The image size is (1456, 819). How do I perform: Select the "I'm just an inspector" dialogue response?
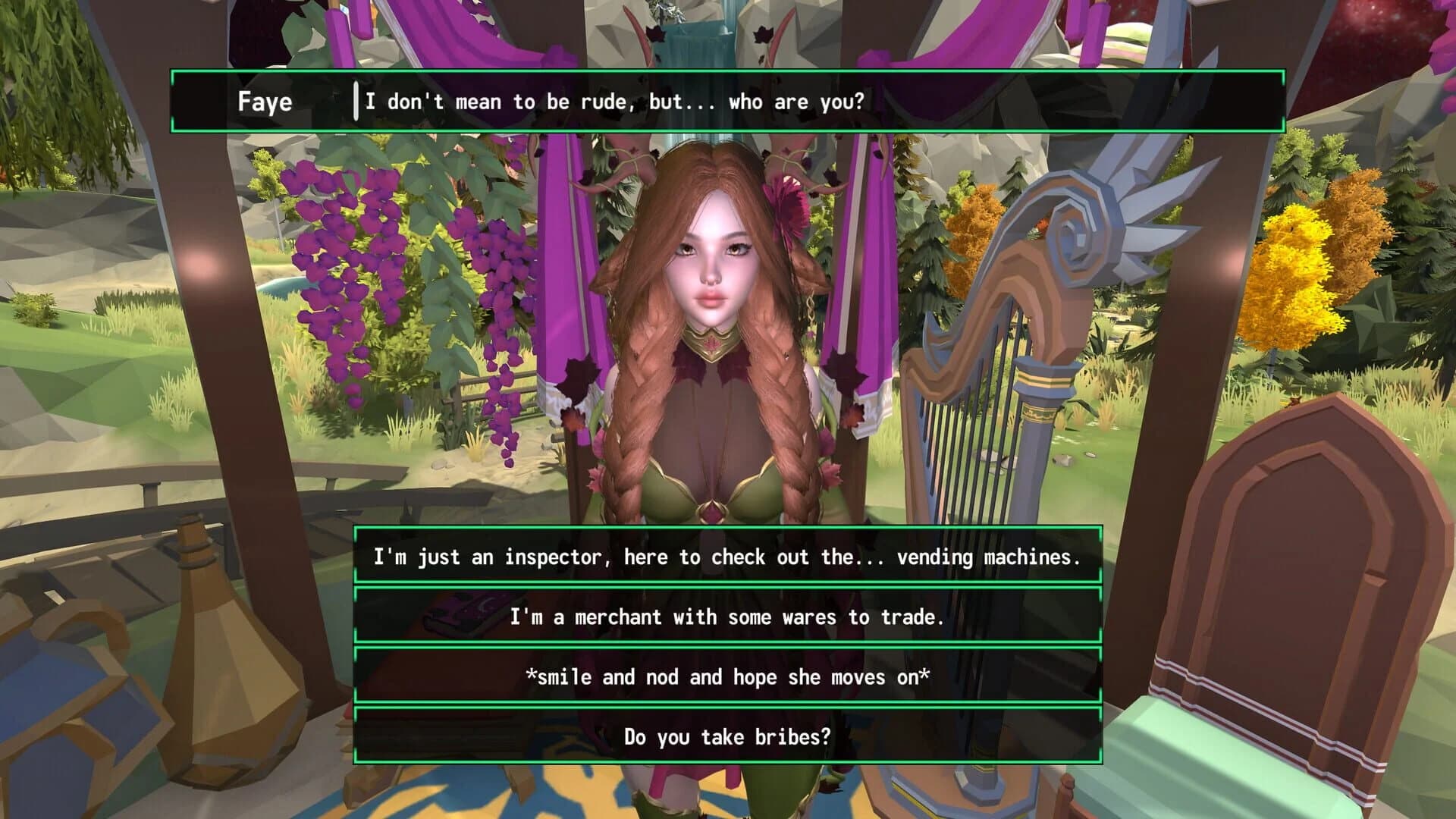[728, 557]
